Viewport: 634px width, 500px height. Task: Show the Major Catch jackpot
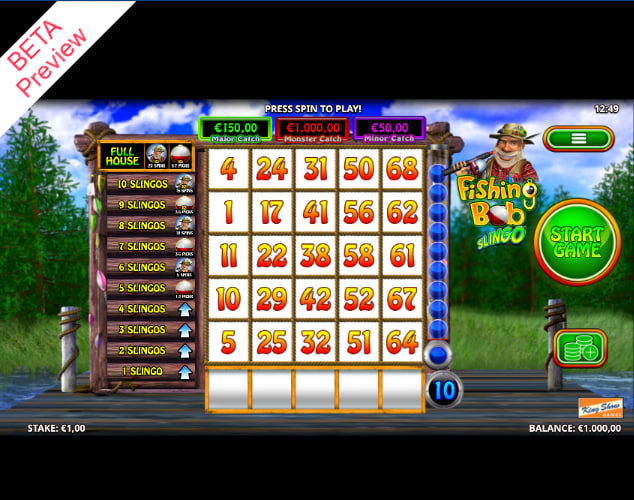tap(234, 130)
